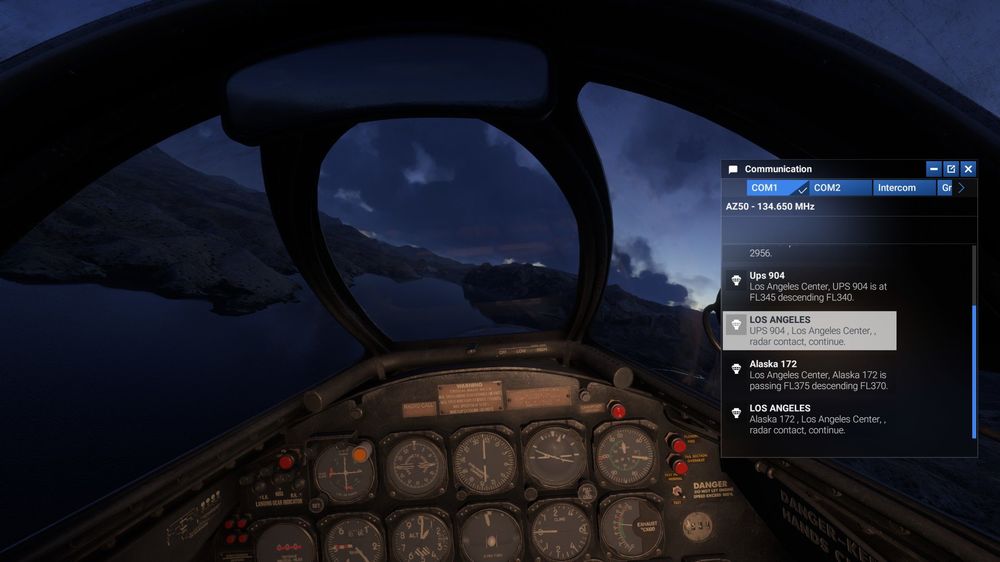The image size is (1000, 562).
Task: Close the Communication panel
Action: click(968, 169)
